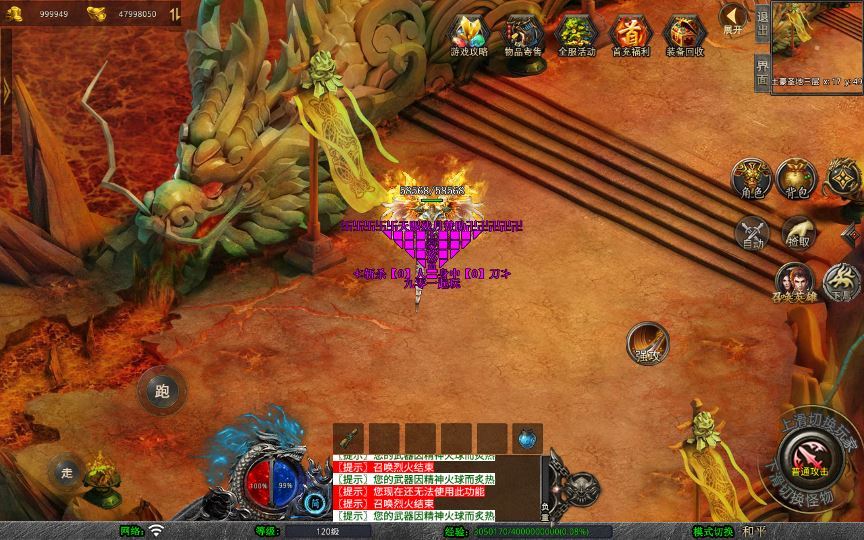Image resolution: width=864 pixels, height=540 pixels.
Task: Select the blue potion hotbar slot
Action: pyautogui.click(x=527, y=438)
